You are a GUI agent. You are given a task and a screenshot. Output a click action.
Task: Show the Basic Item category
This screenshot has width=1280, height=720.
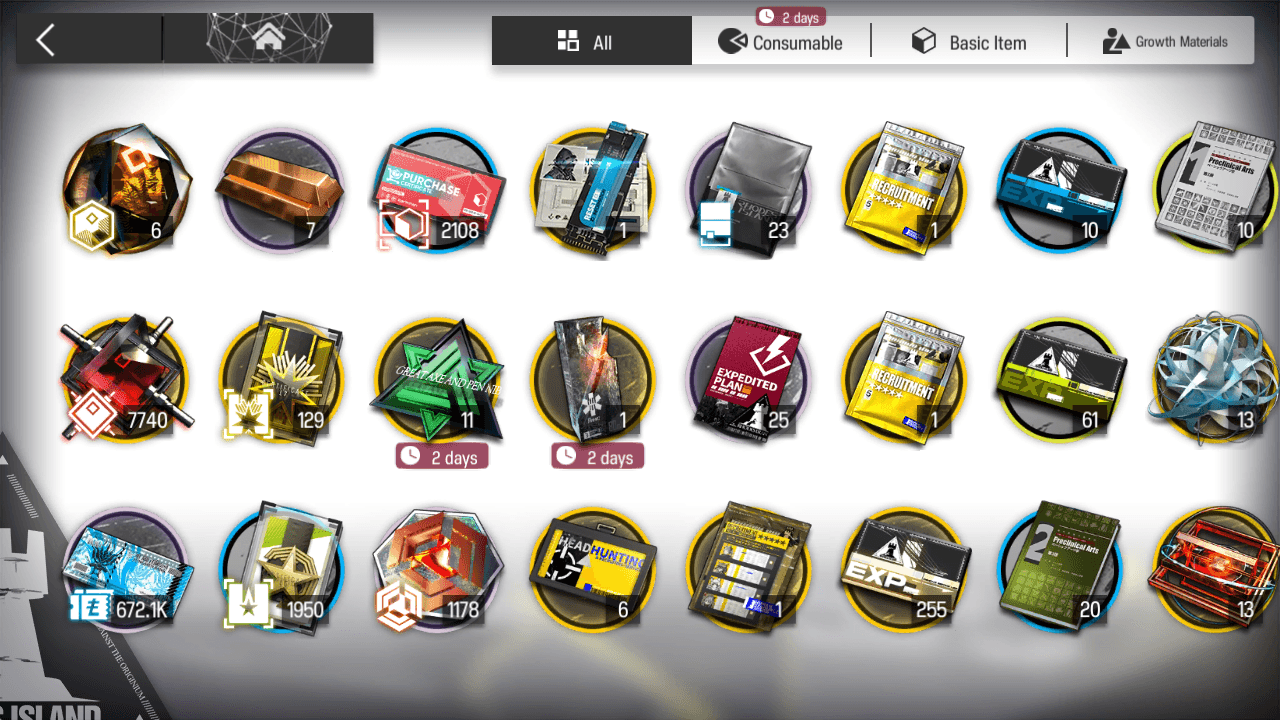point(968,42)
